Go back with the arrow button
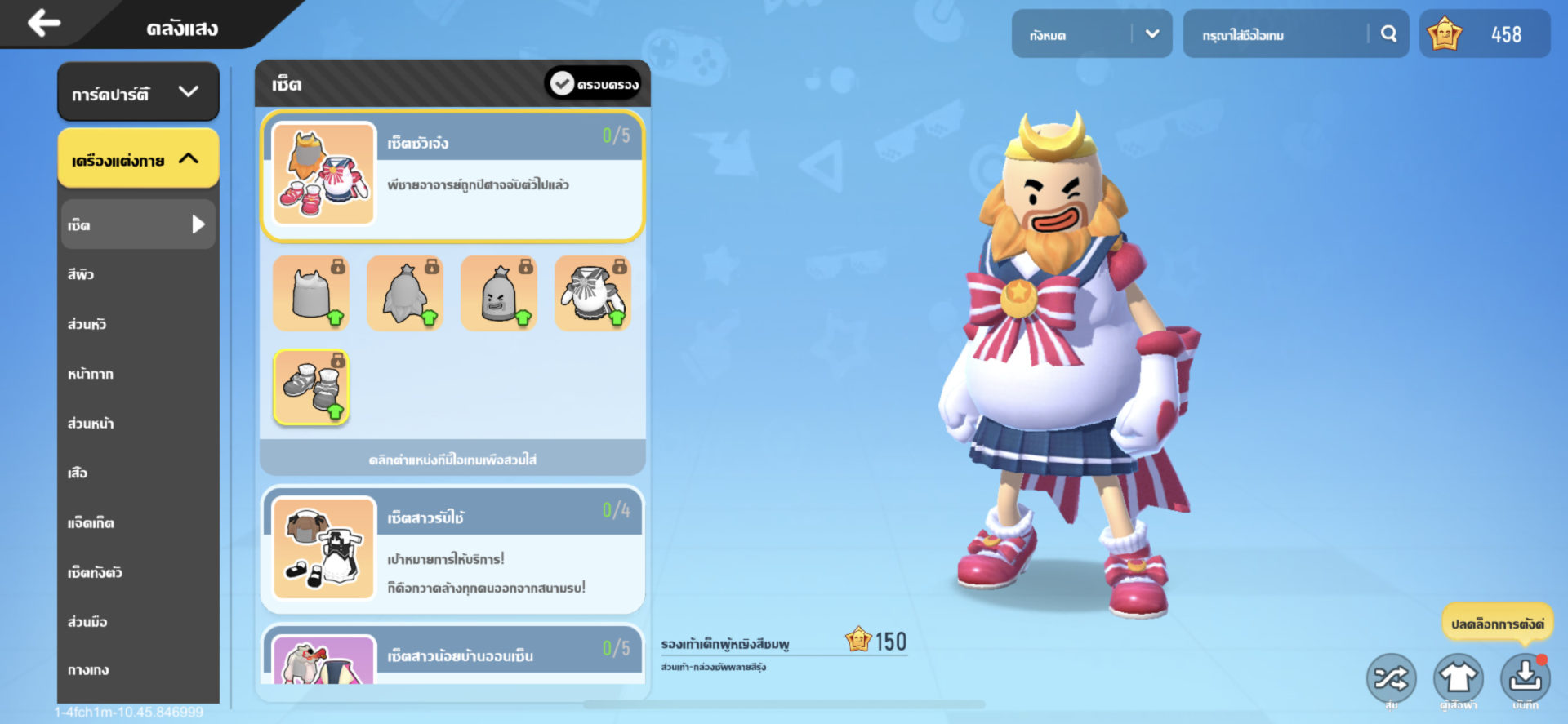The width and height of the screenshot is (1568, 724). pyautogui.click(x=44, y=23)
